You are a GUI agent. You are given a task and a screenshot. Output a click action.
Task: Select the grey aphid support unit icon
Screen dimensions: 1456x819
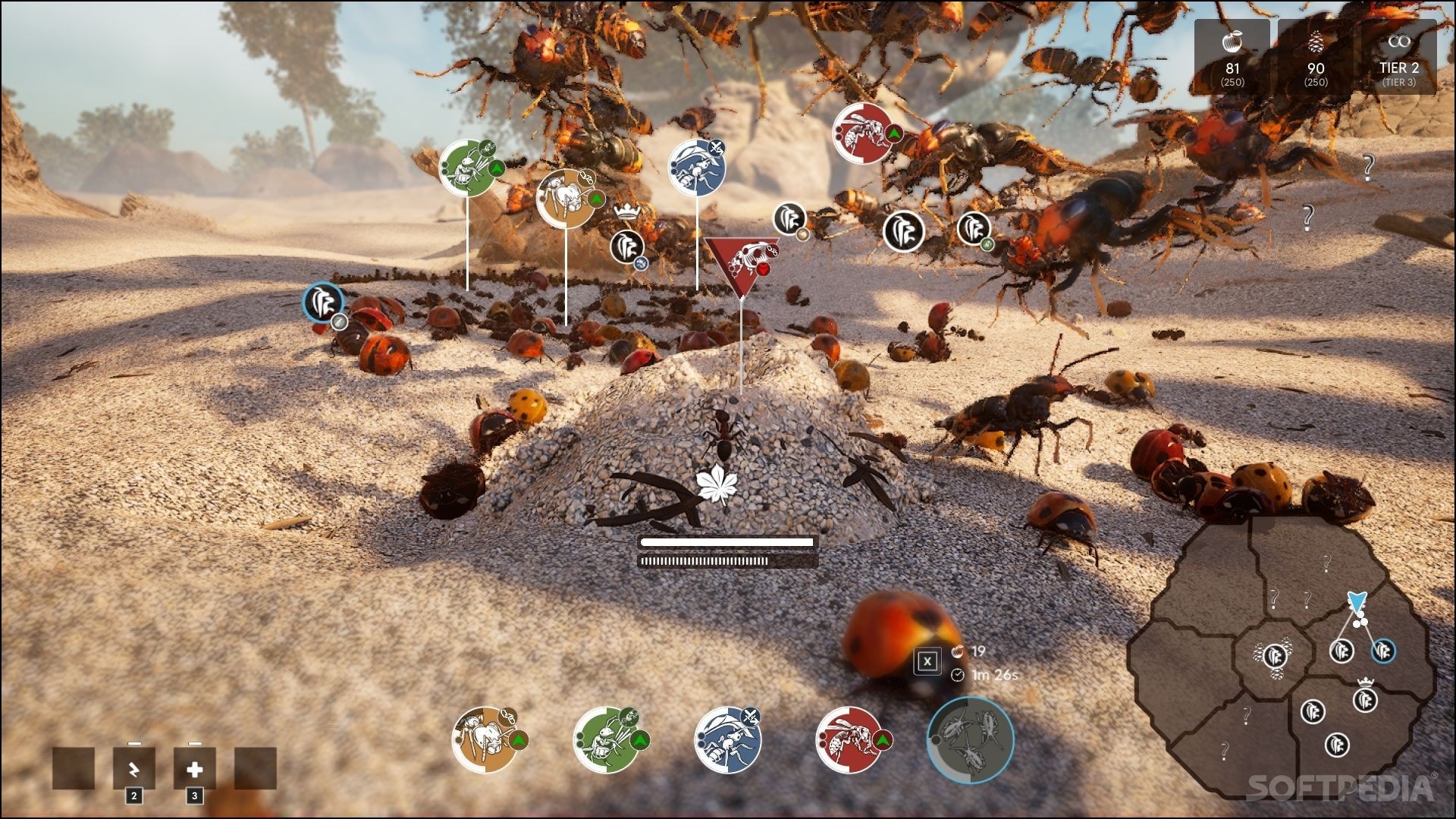971,739
